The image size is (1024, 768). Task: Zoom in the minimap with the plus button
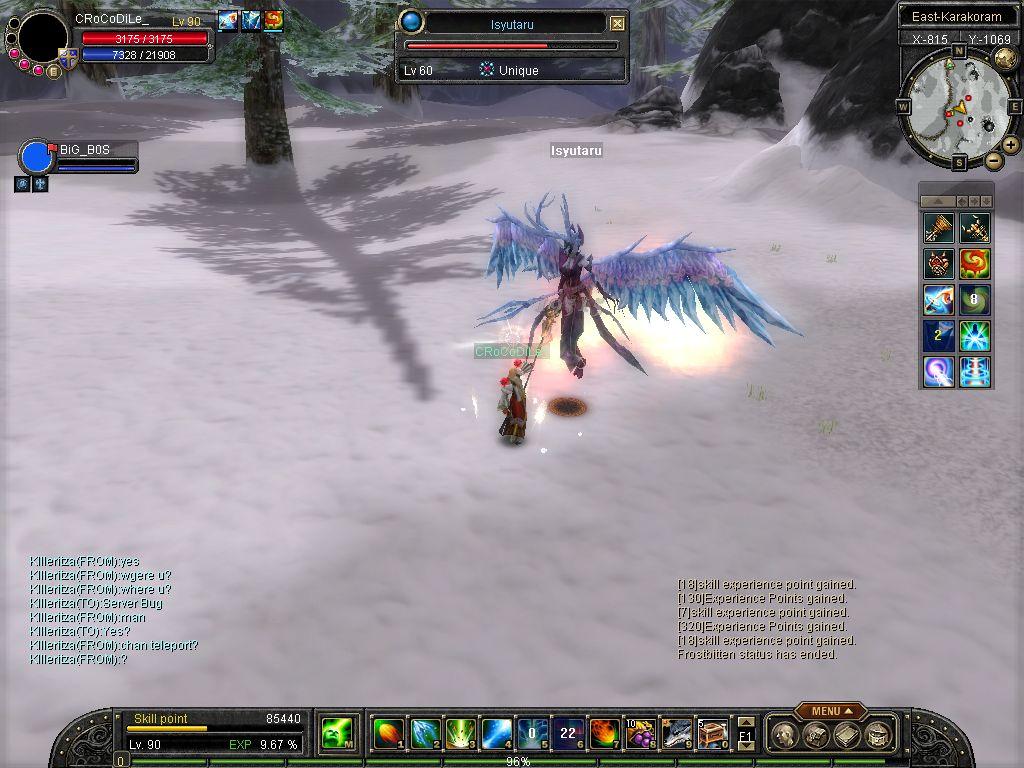click(x=1011, y=145)
